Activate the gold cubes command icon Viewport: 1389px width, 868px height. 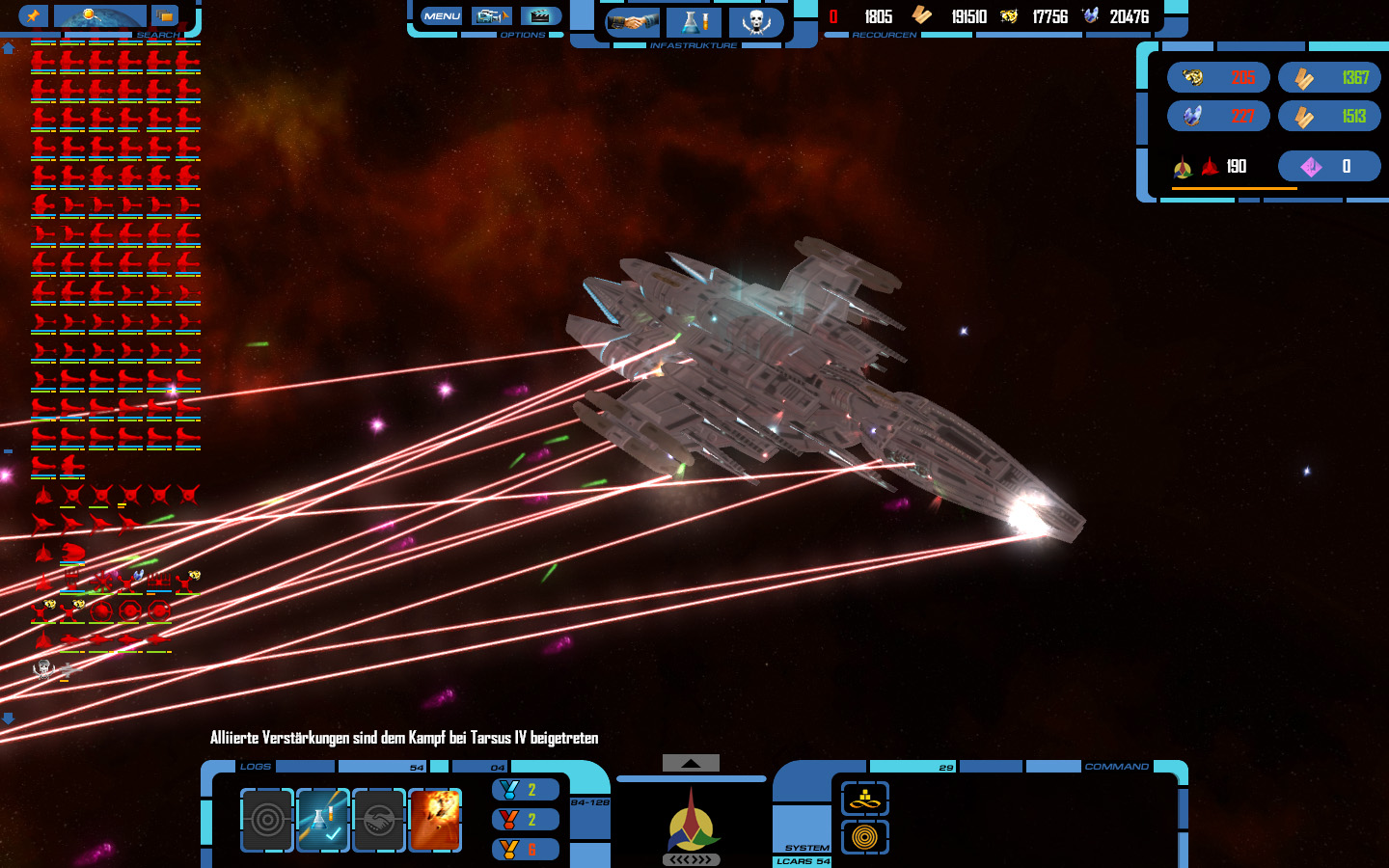865,799
